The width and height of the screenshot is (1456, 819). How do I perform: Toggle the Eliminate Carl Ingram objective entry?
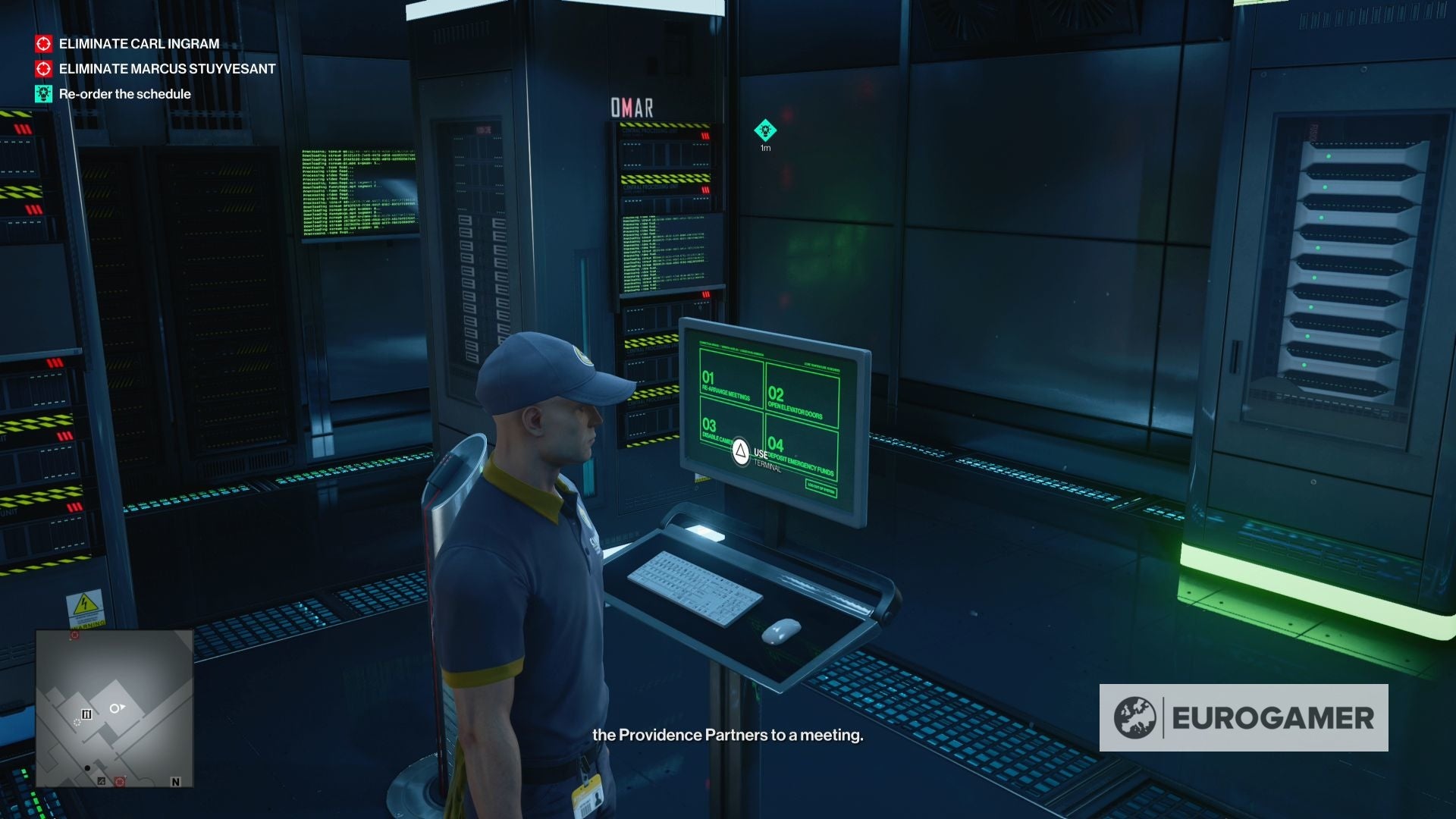(x=138, y=44)
